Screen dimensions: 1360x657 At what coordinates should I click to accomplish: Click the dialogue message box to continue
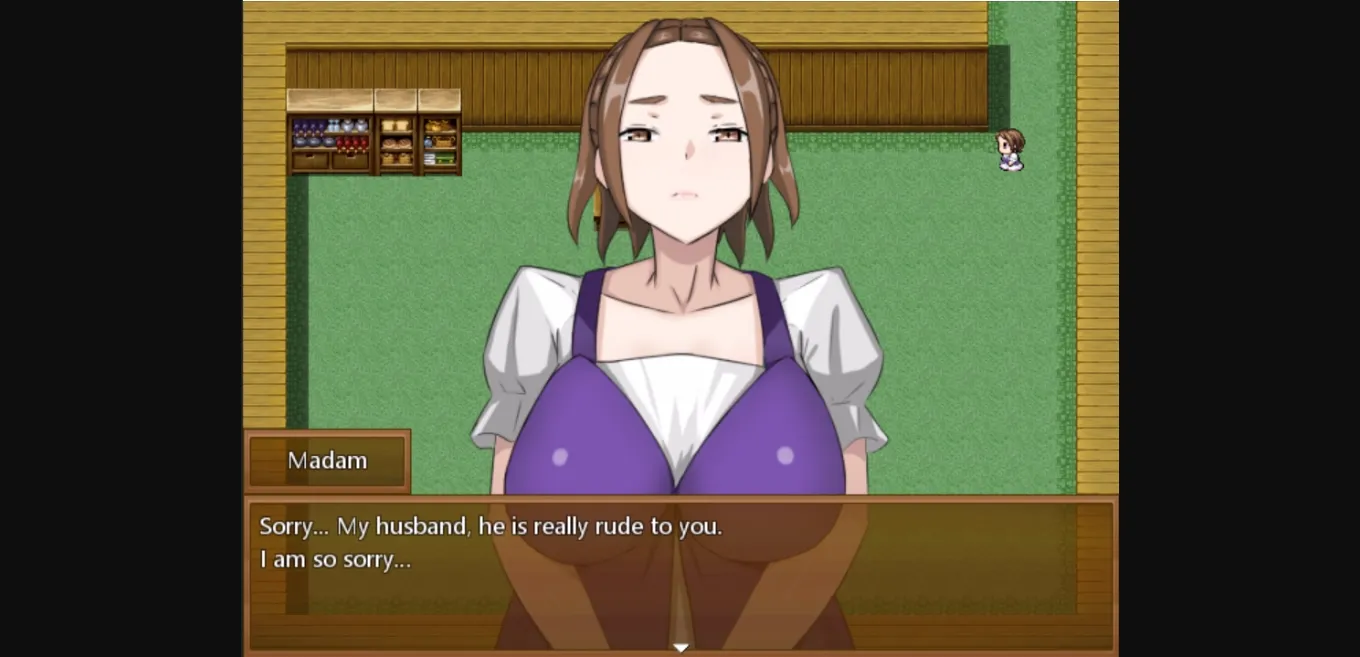point(680,574)
